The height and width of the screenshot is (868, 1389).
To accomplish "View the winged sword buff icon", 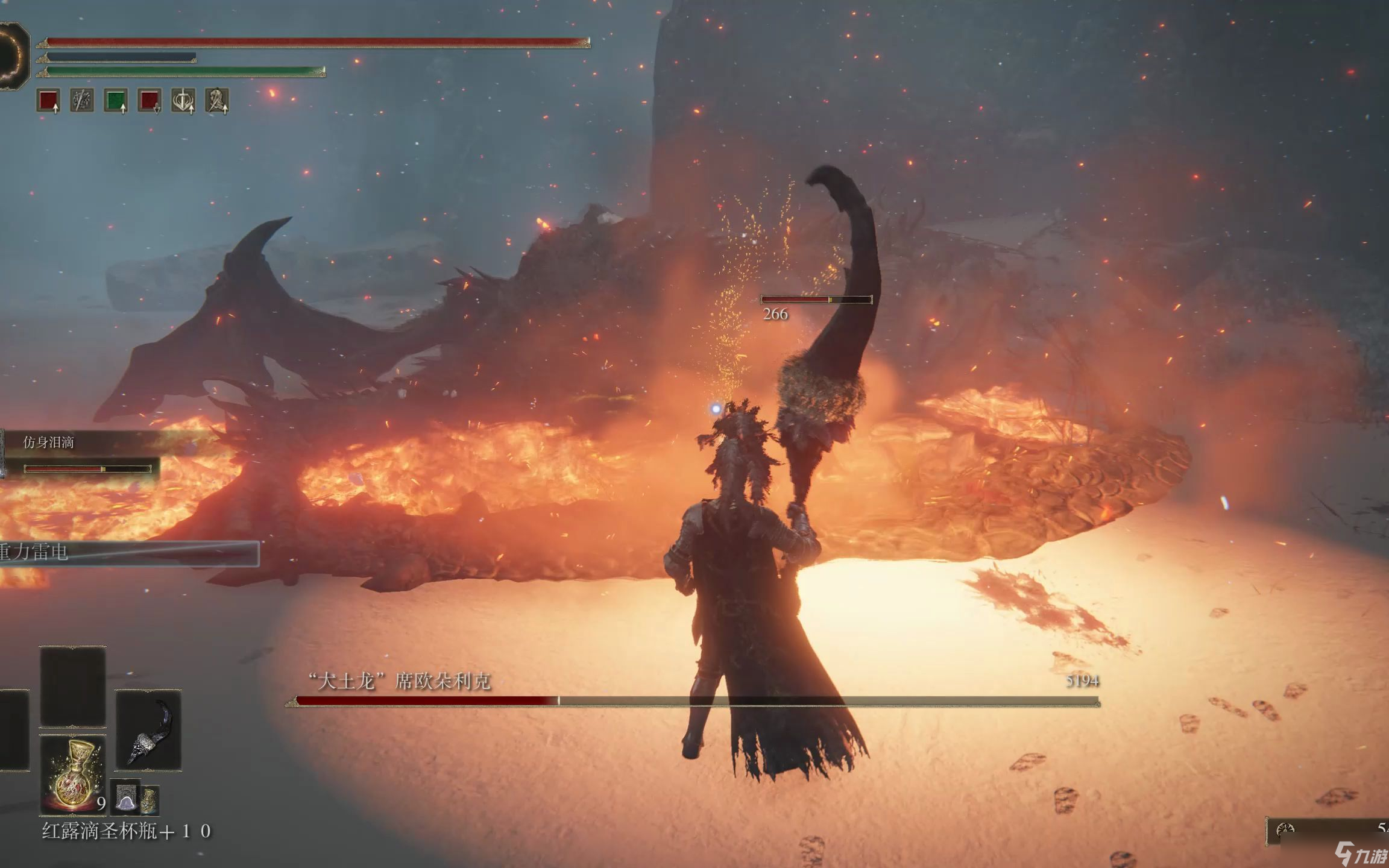I will click(183, 100).
